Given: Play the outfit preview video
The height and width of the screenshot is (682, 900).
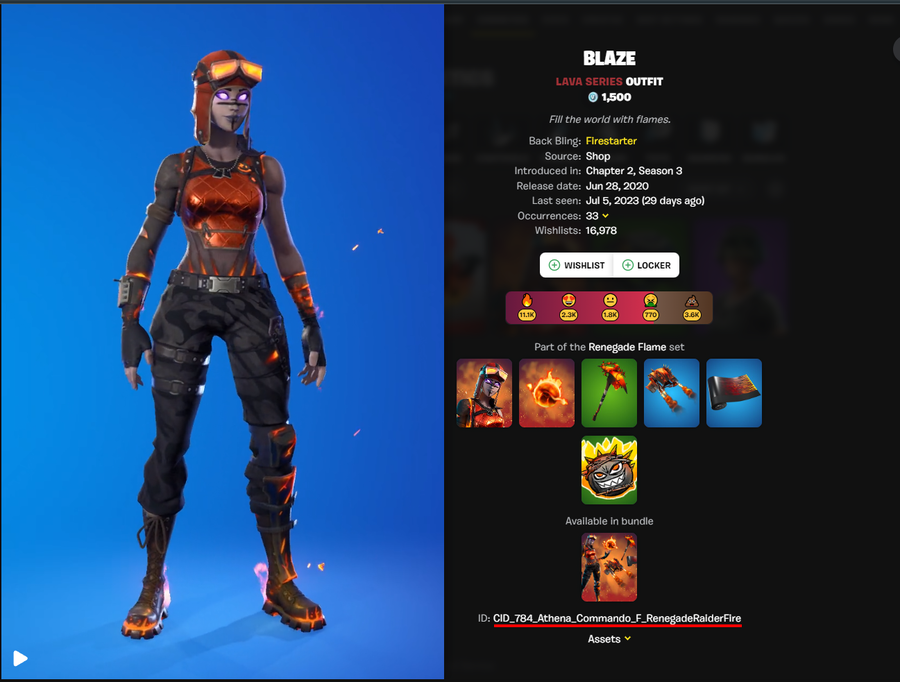Looking at the screenshot, I should click(20, 658).
